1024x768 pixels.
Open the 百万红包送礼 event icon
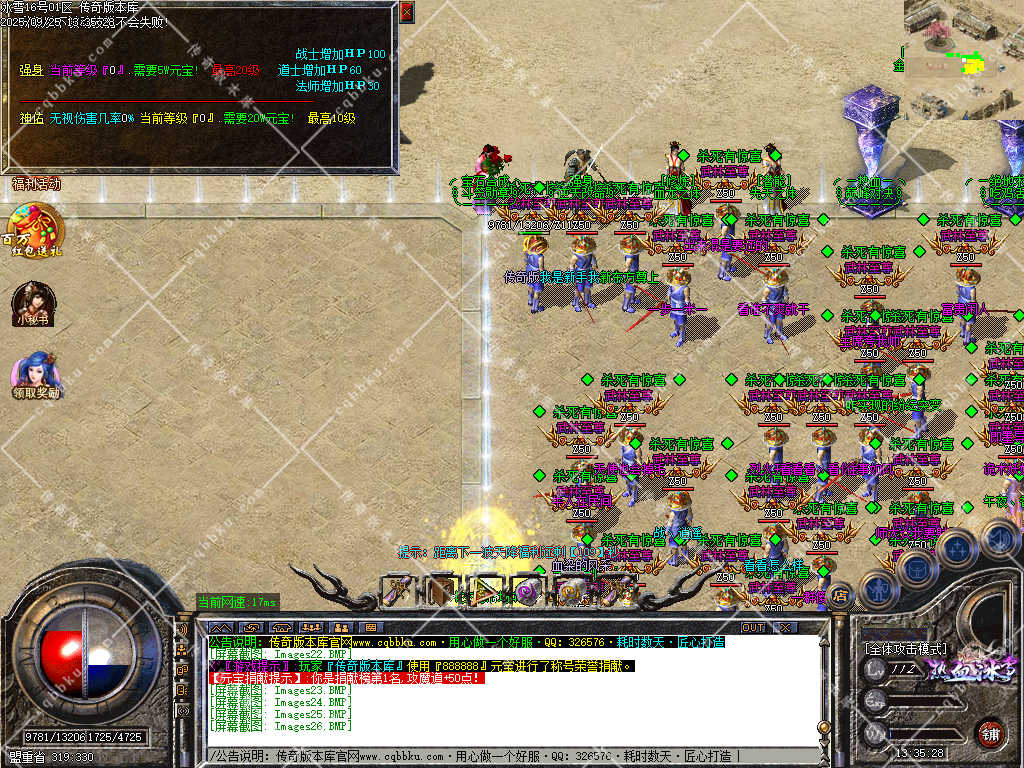(32, 228)
